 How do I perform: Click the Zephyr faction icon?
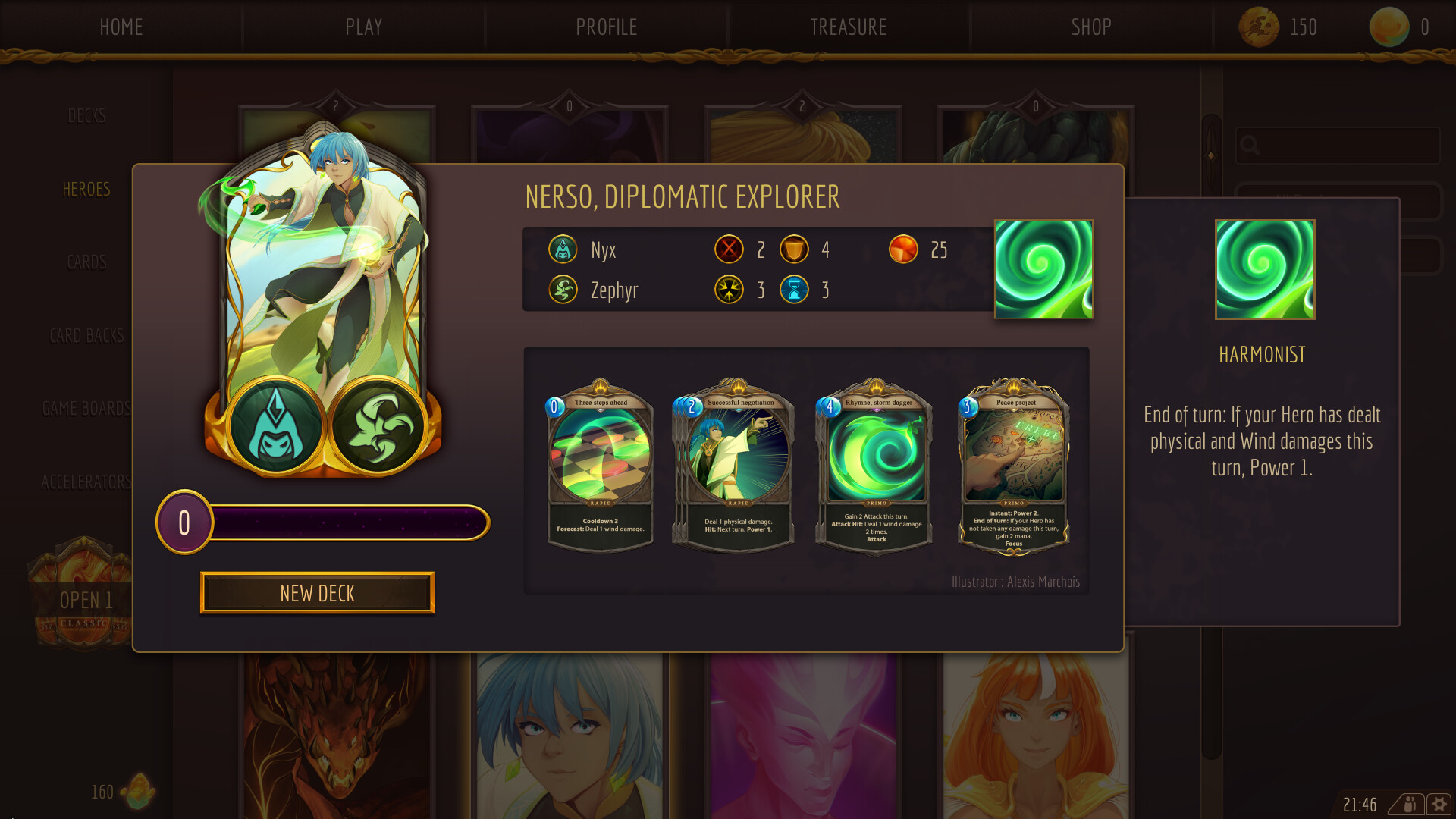pos(562,290)
